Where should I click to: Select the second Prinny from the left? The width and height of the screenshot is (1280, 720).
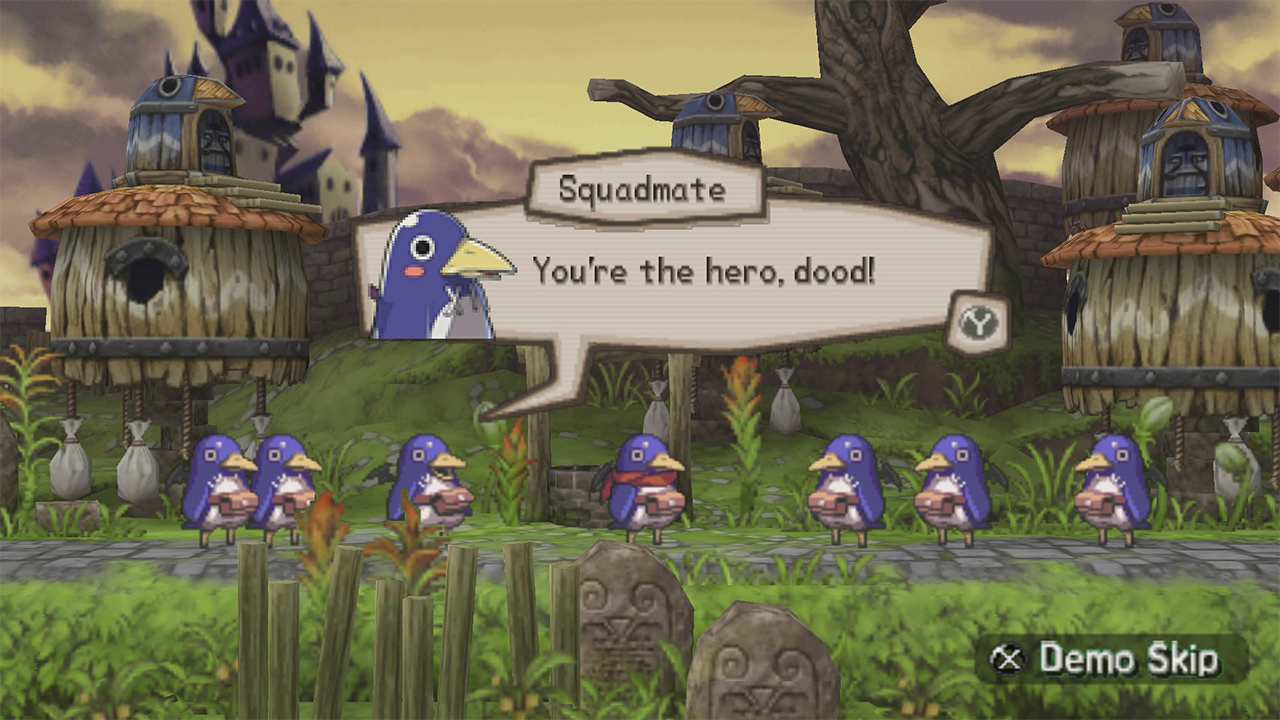coord(290,480)
